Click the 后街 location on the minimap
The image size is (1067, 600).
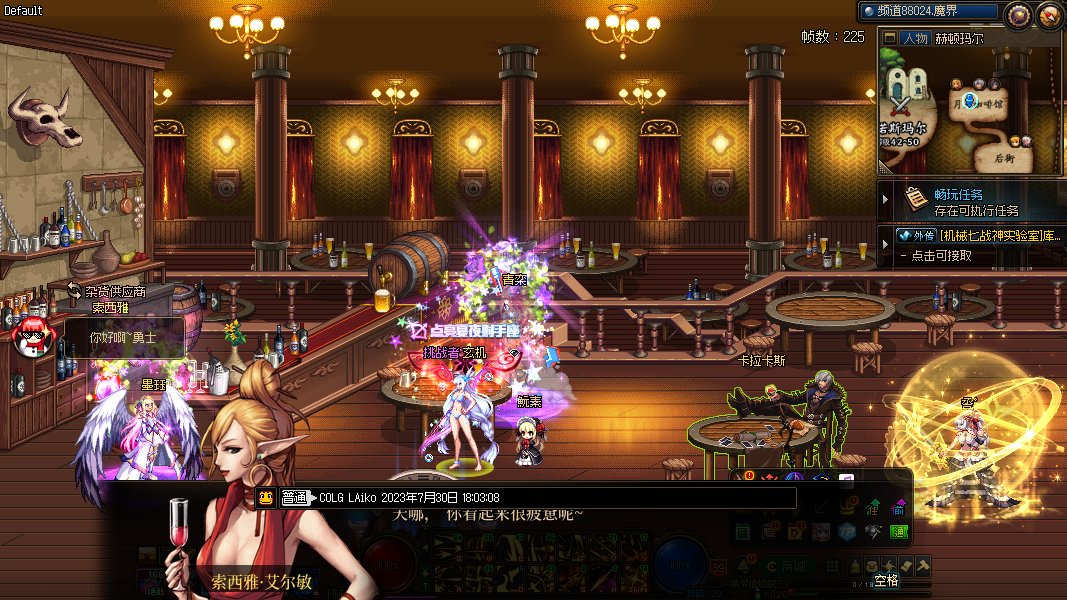(x=1004, y=158)
